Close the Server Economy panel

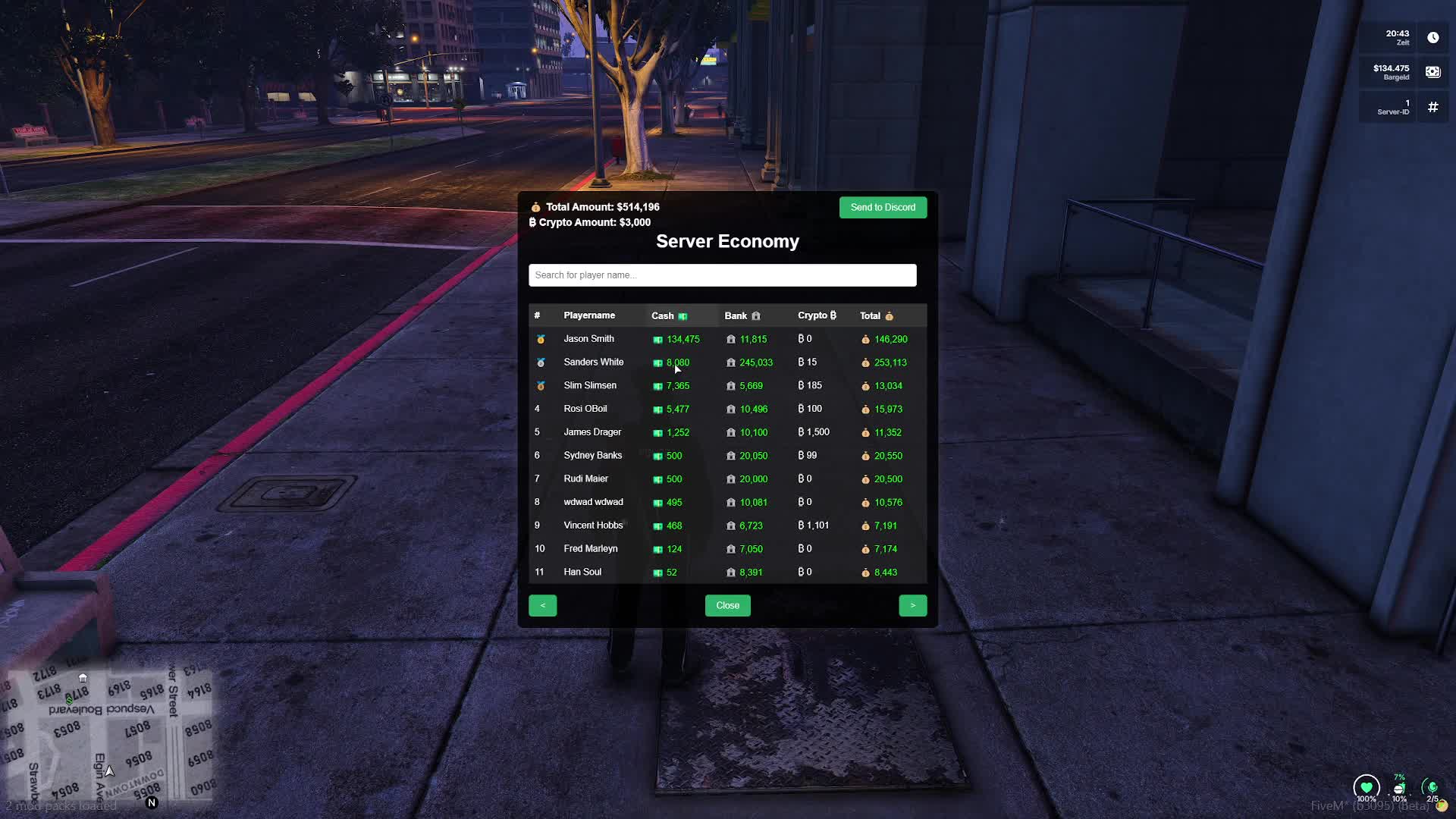click(x=727, y=605)
